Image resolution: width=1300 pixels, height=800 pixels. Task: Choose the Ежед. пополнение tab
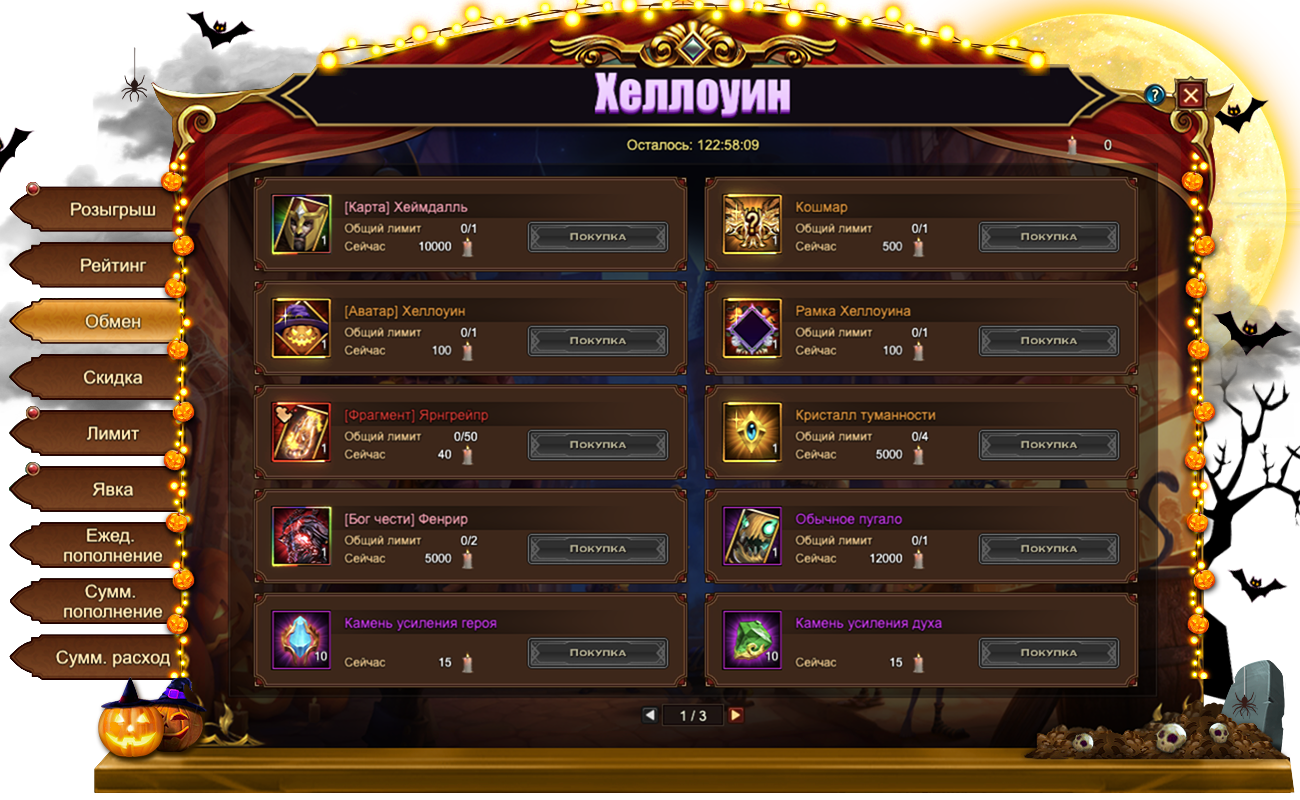click(112, 545)
